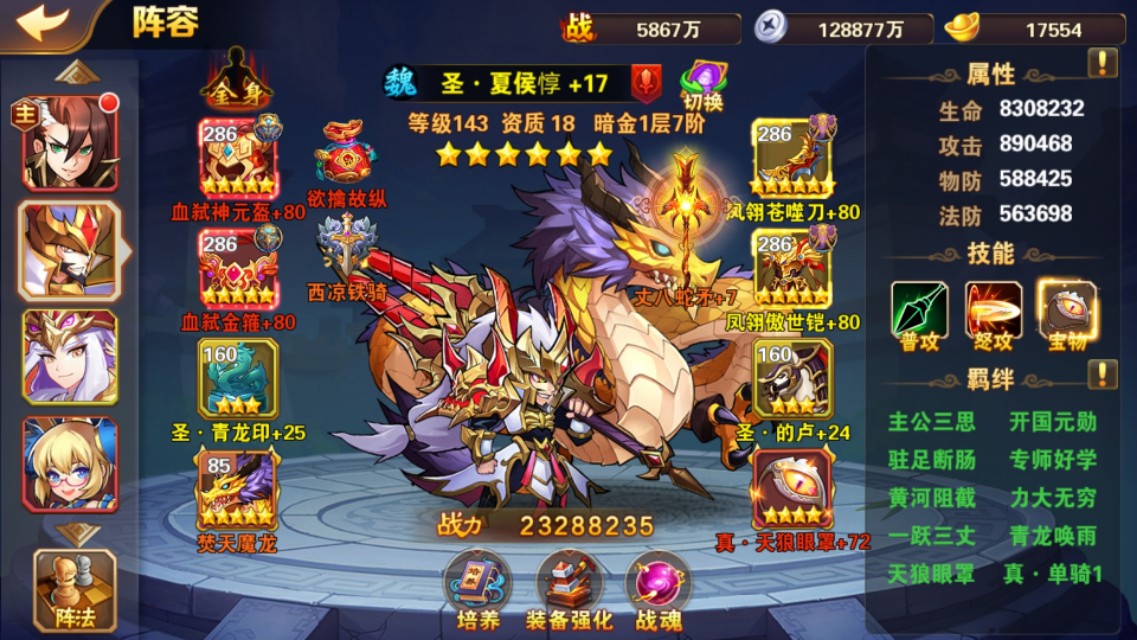1137x640 pixels.
Task: Go back with the yellow arrow button
Action: (43, 24)
